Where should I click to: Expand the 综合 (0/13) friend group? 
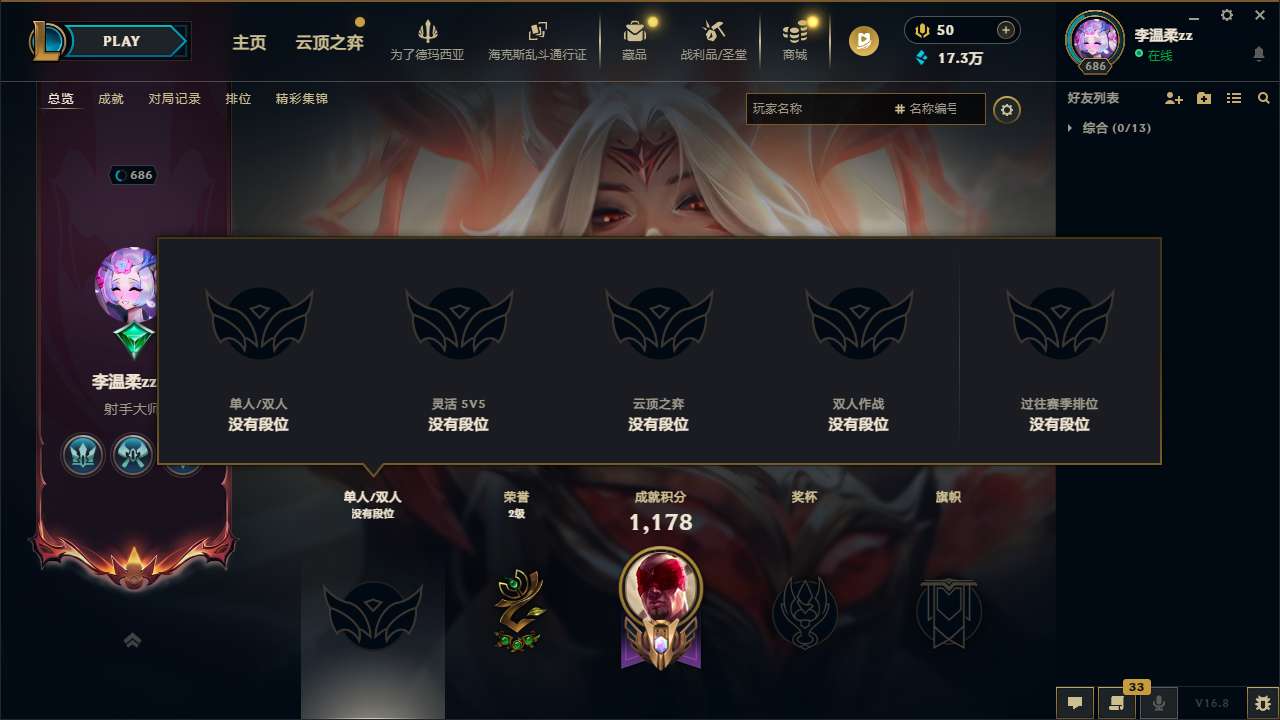1069,128
